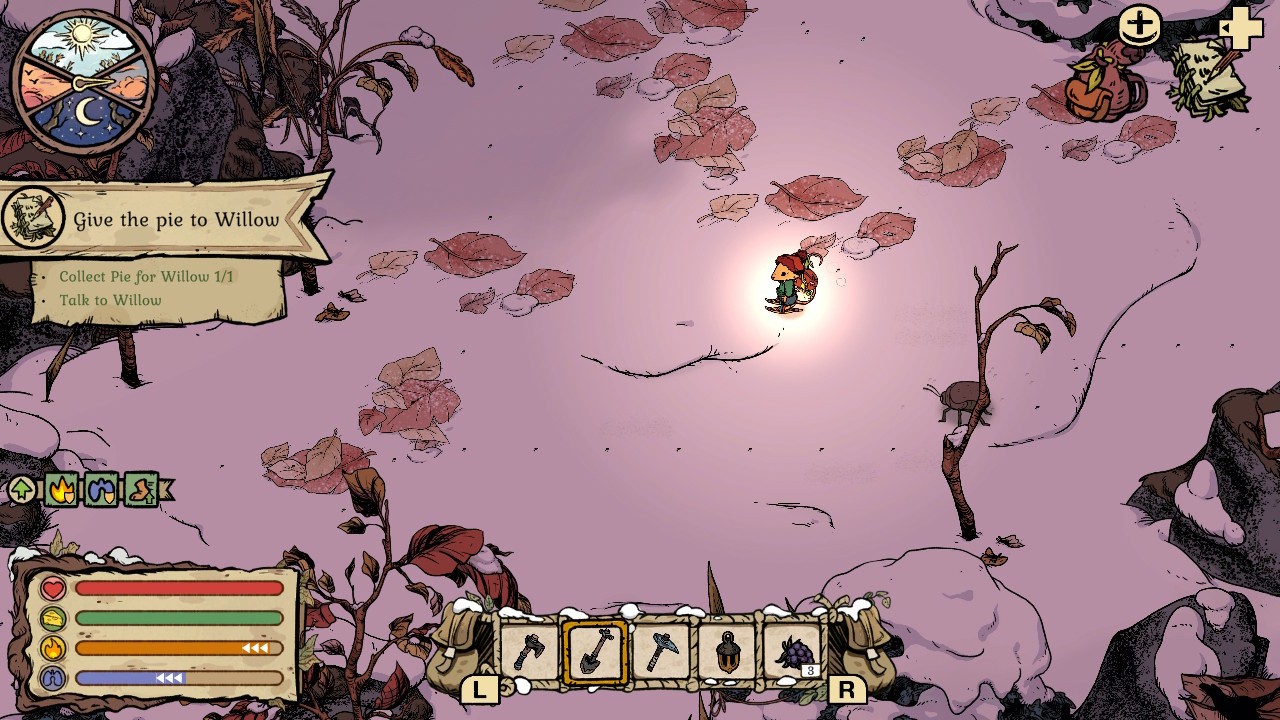The height and width of the screenshot is (720, 1280).
Task: Open the journal notebook icon
Action: [1208, 78]
